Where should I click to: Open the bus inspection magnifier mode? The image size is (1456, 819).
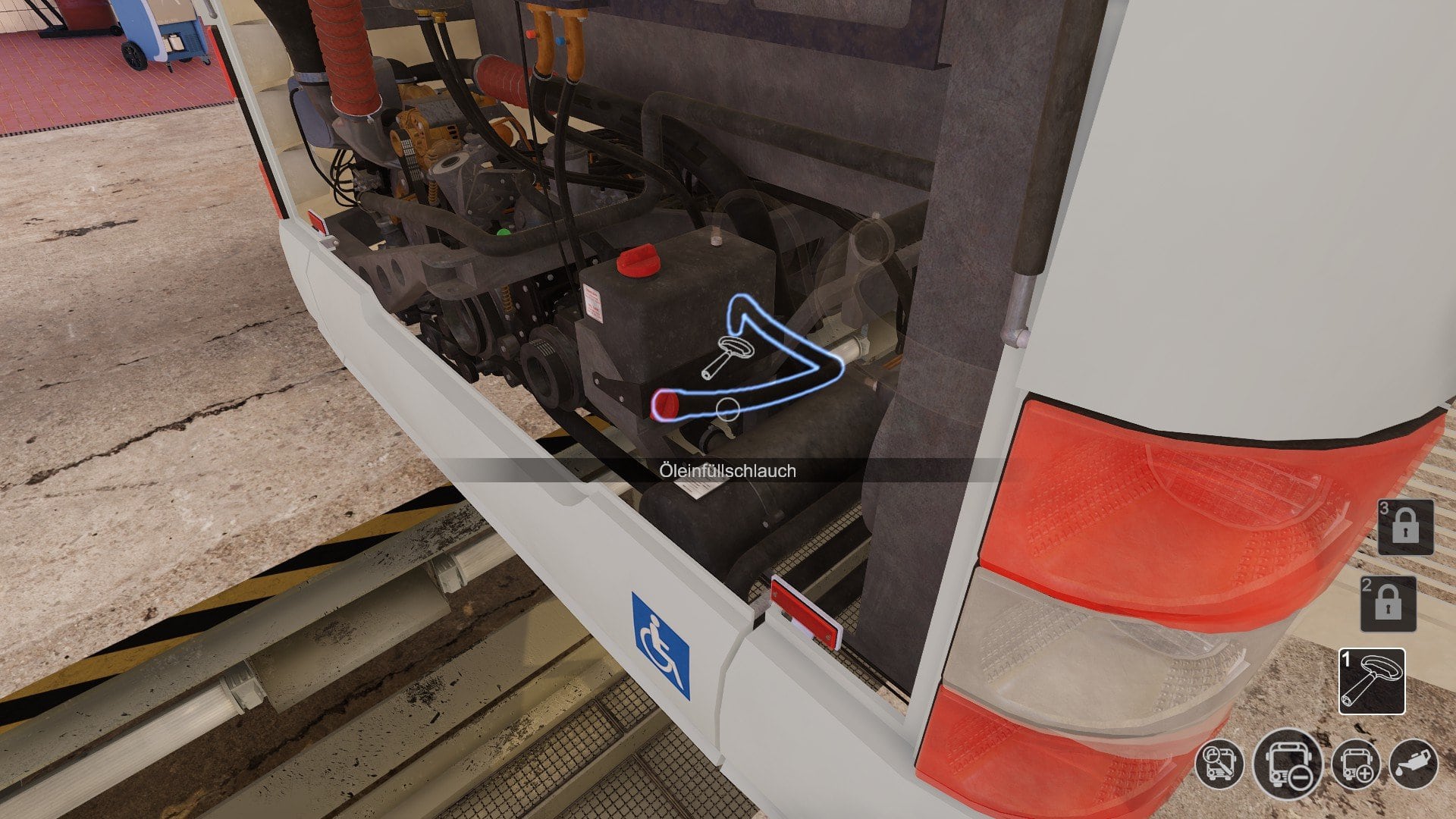(1219, 763)
